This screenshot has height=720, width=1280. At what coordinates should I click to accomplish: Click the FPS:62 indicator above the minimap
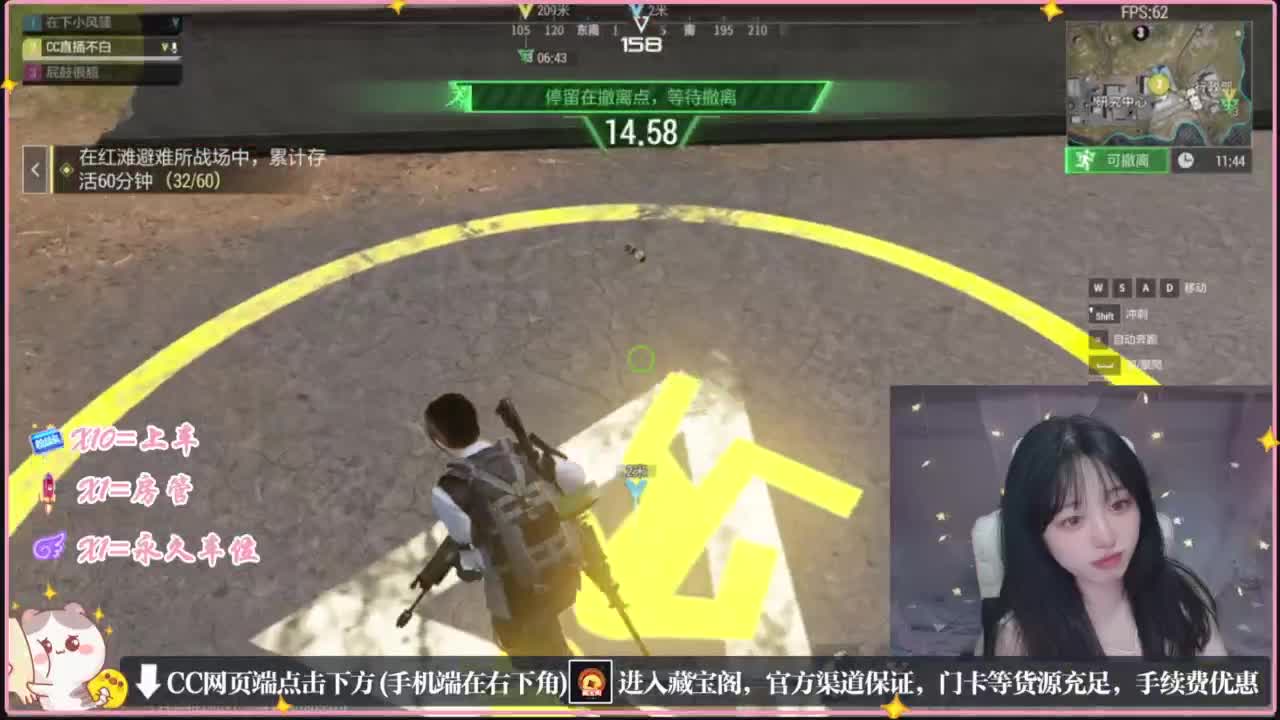point(1144,11)
